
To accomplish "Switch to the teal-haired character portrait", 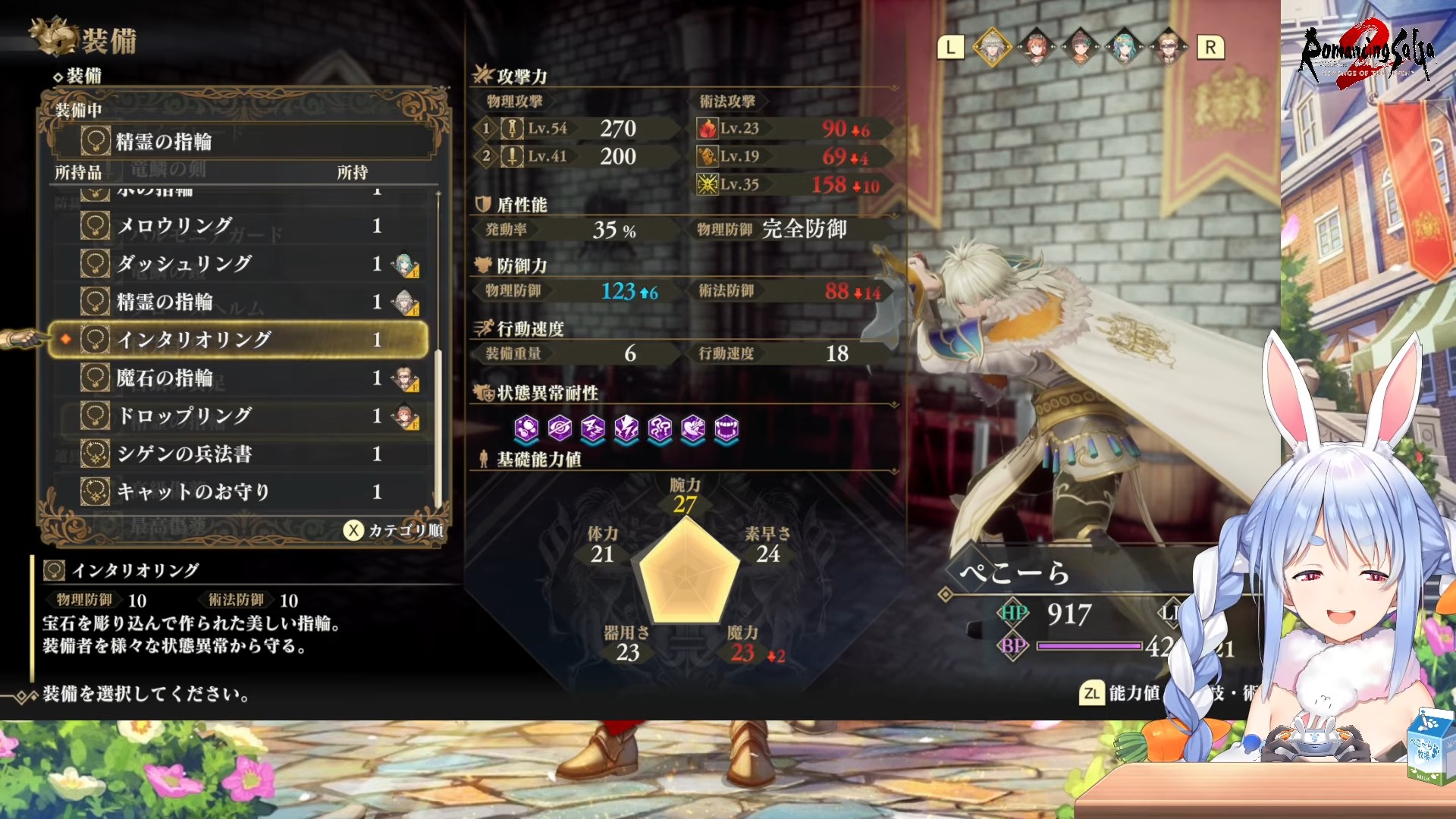I will (1124, 48).
